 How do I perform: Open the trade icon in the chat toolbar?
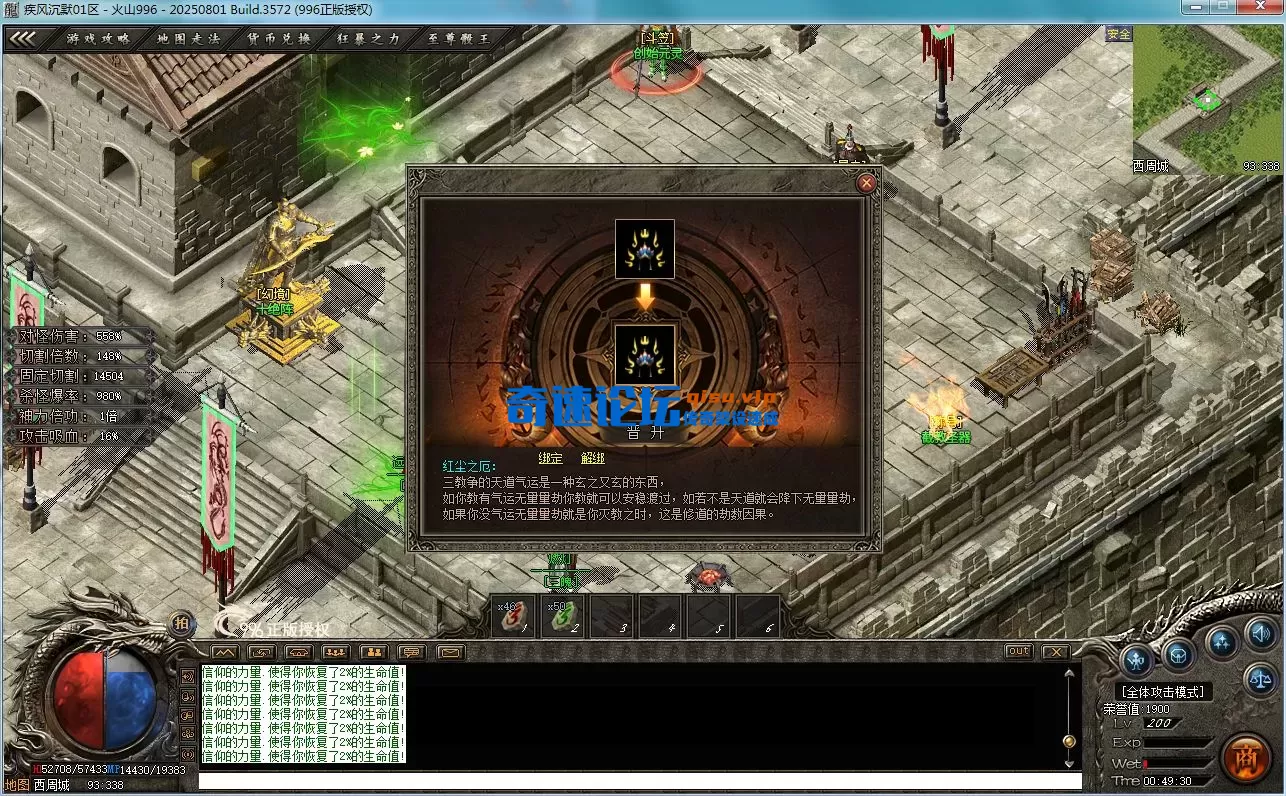(x=261, y=650)
